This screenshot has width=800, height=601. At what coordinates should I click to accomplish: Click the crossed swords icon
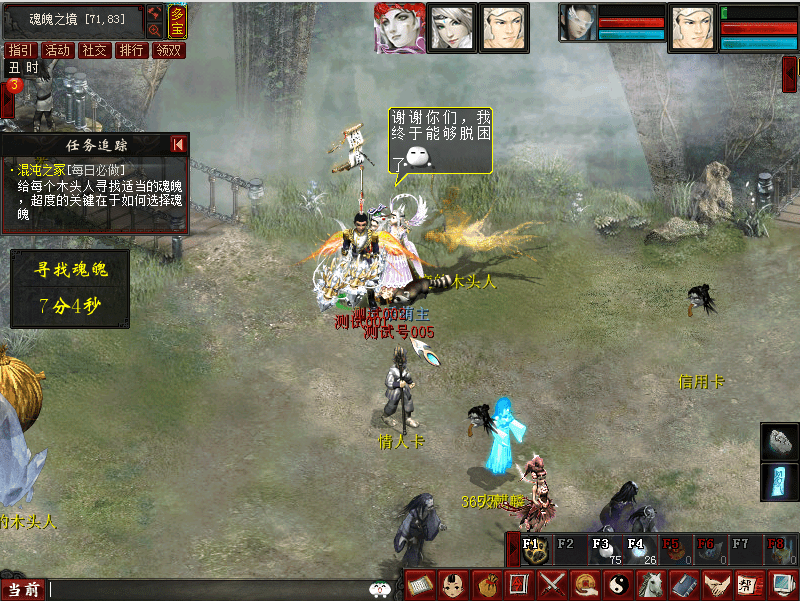pyautogui.click(x=552, y=585)
